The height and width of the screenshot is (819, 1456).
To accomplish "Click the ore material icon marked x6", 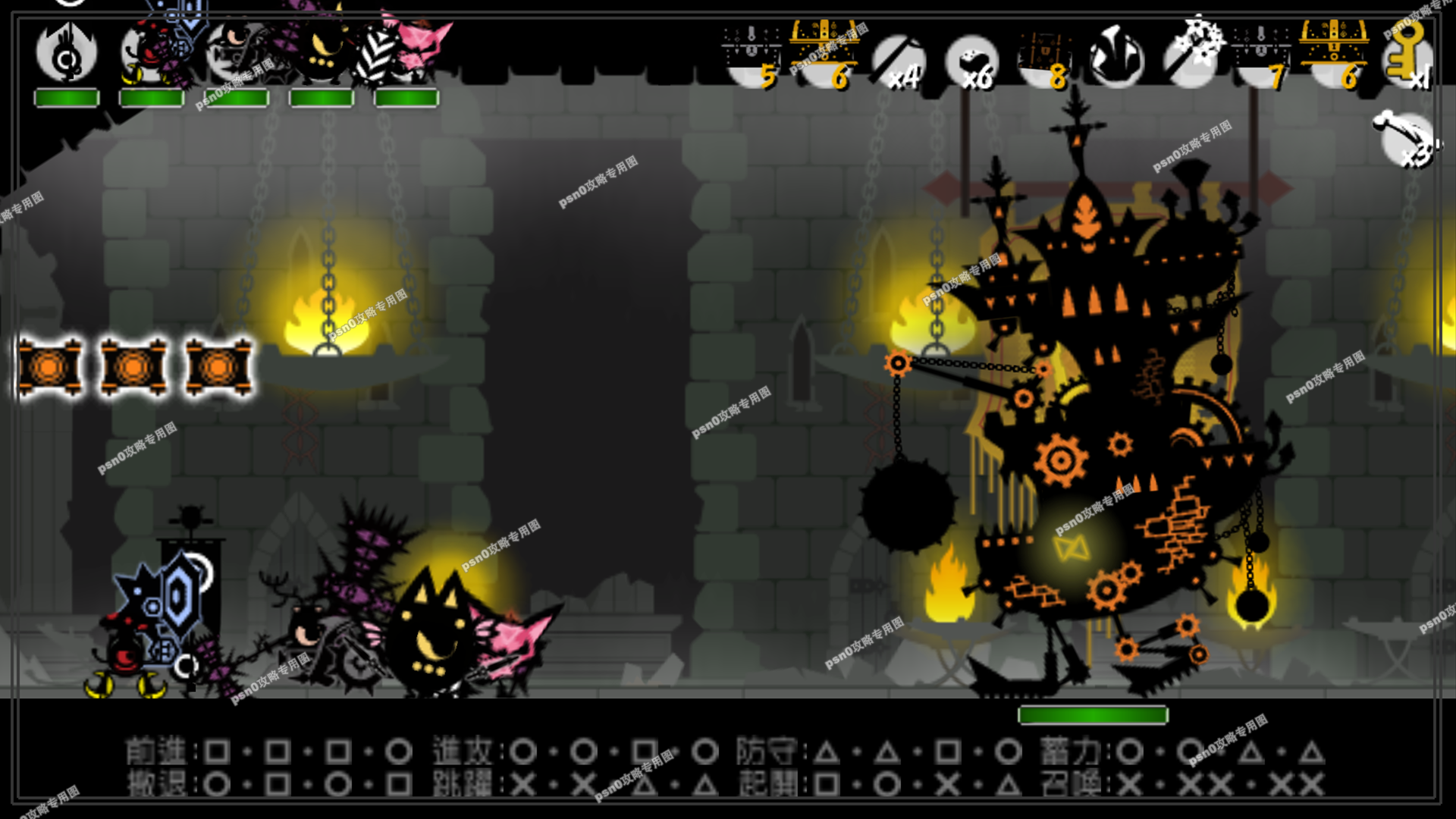I will [x=972, y=61].
